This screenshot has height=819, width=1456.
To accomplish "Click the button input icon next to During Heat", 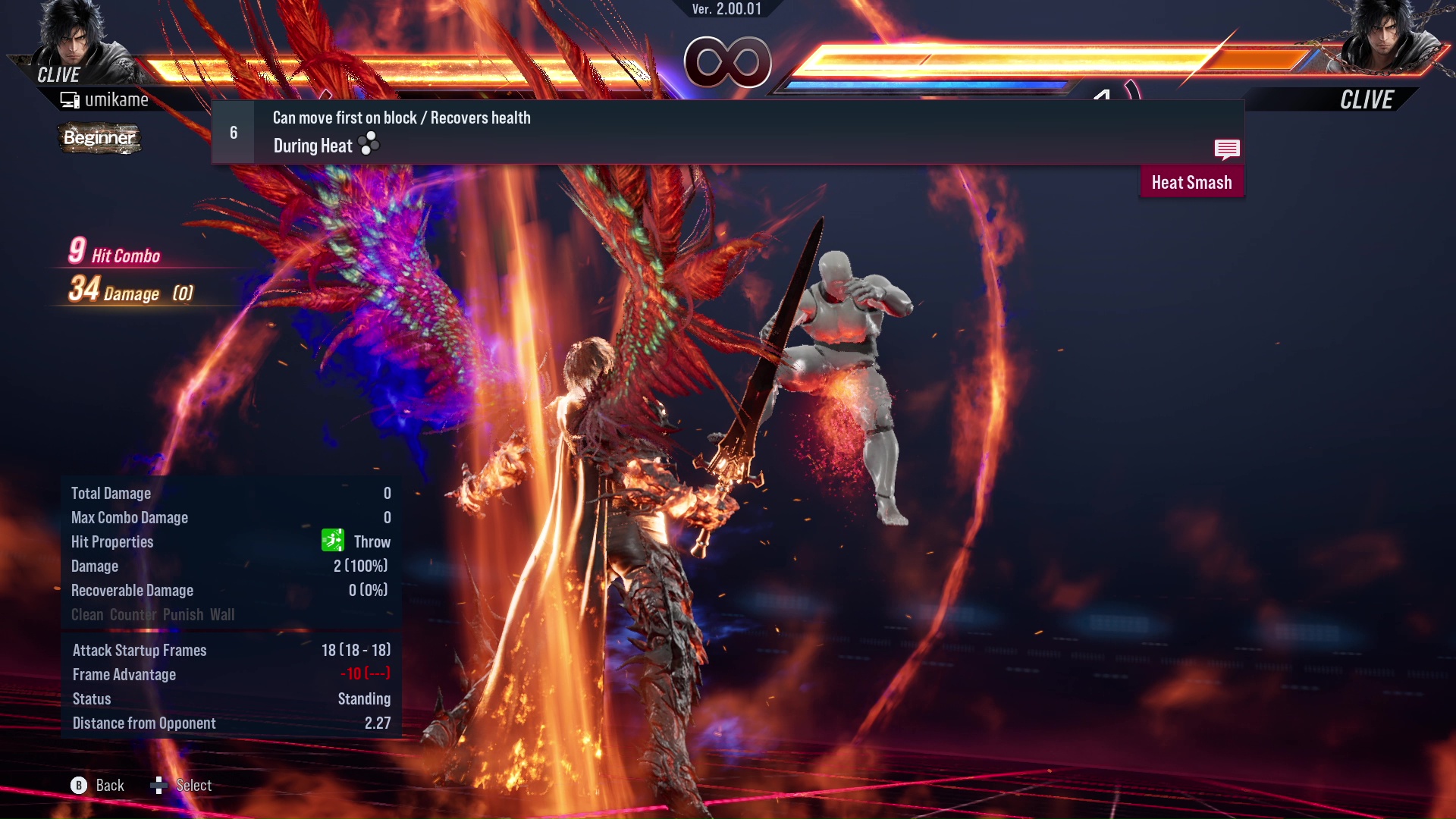I will [x=367, y=144].
